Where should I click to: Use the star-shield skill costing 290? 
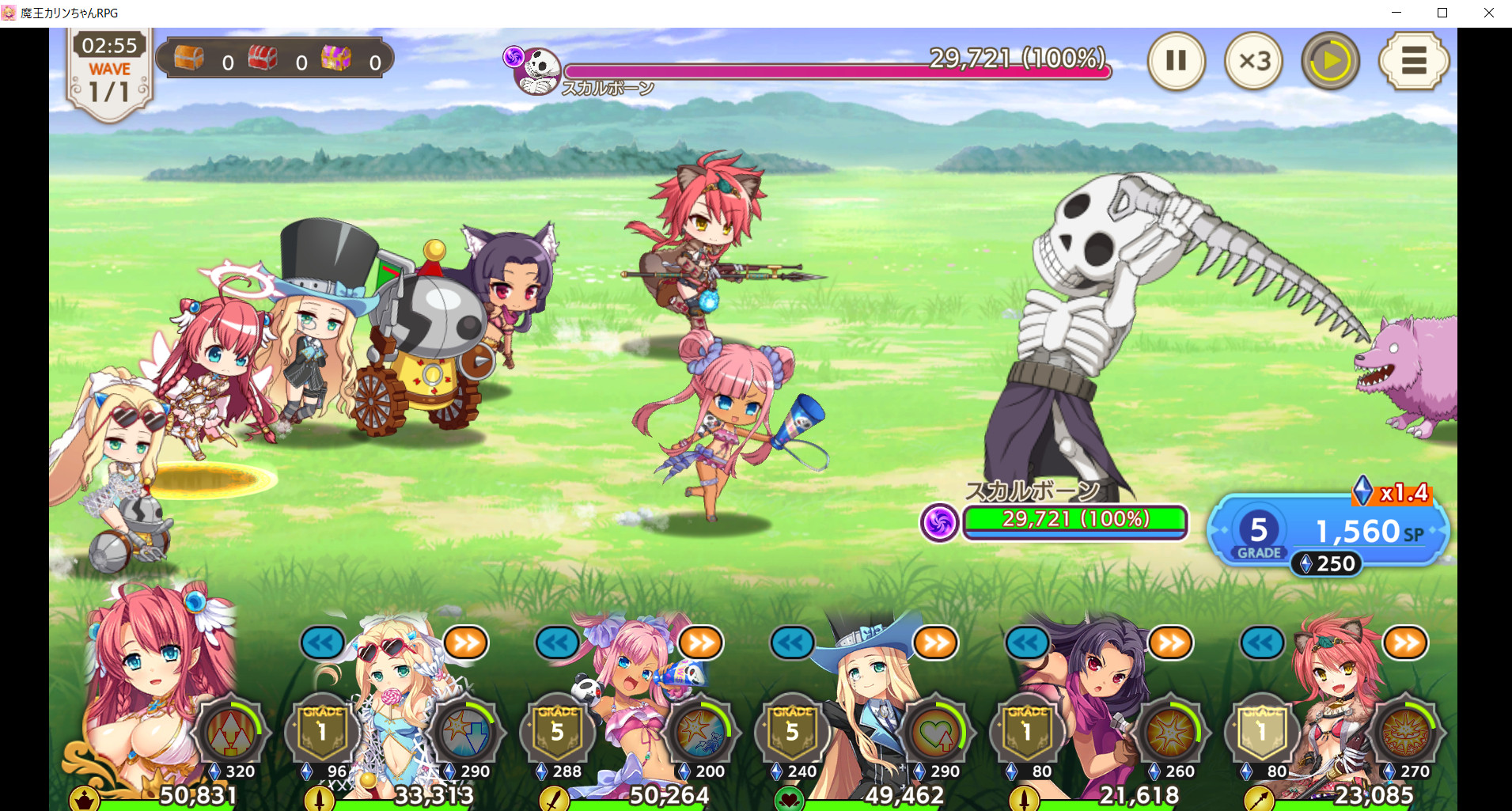pyautogui.click(x=466, y=733)
